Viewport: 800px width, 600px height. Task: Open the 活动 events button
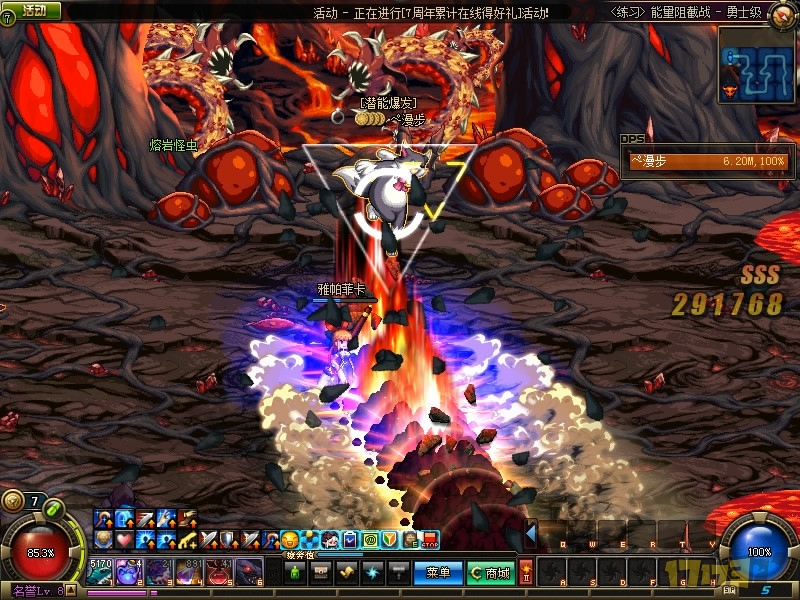pyautogui.click(x=35, y=10)
